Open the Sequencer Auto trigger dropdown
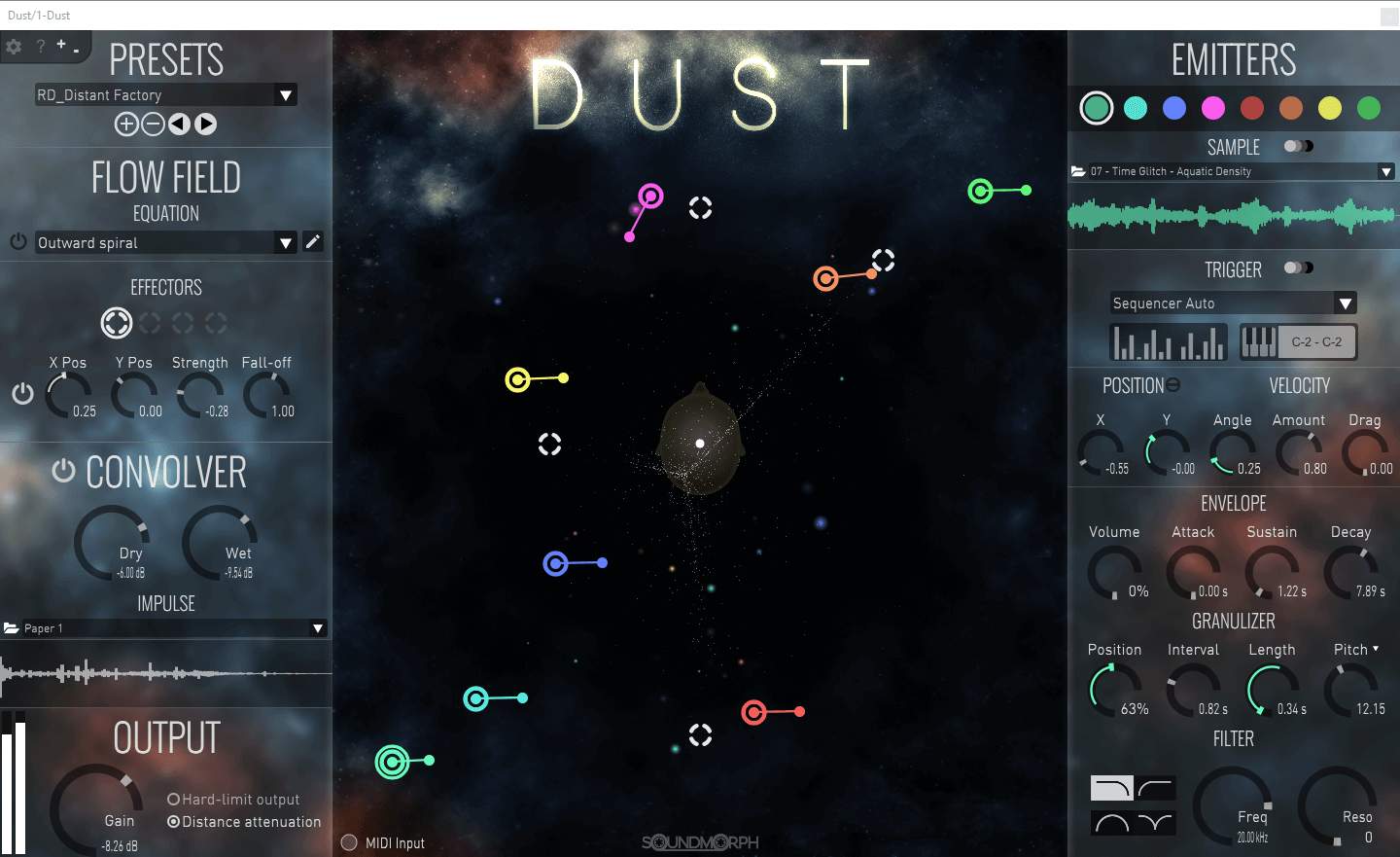This screenshot has height=857, width=1400. 1346,304
